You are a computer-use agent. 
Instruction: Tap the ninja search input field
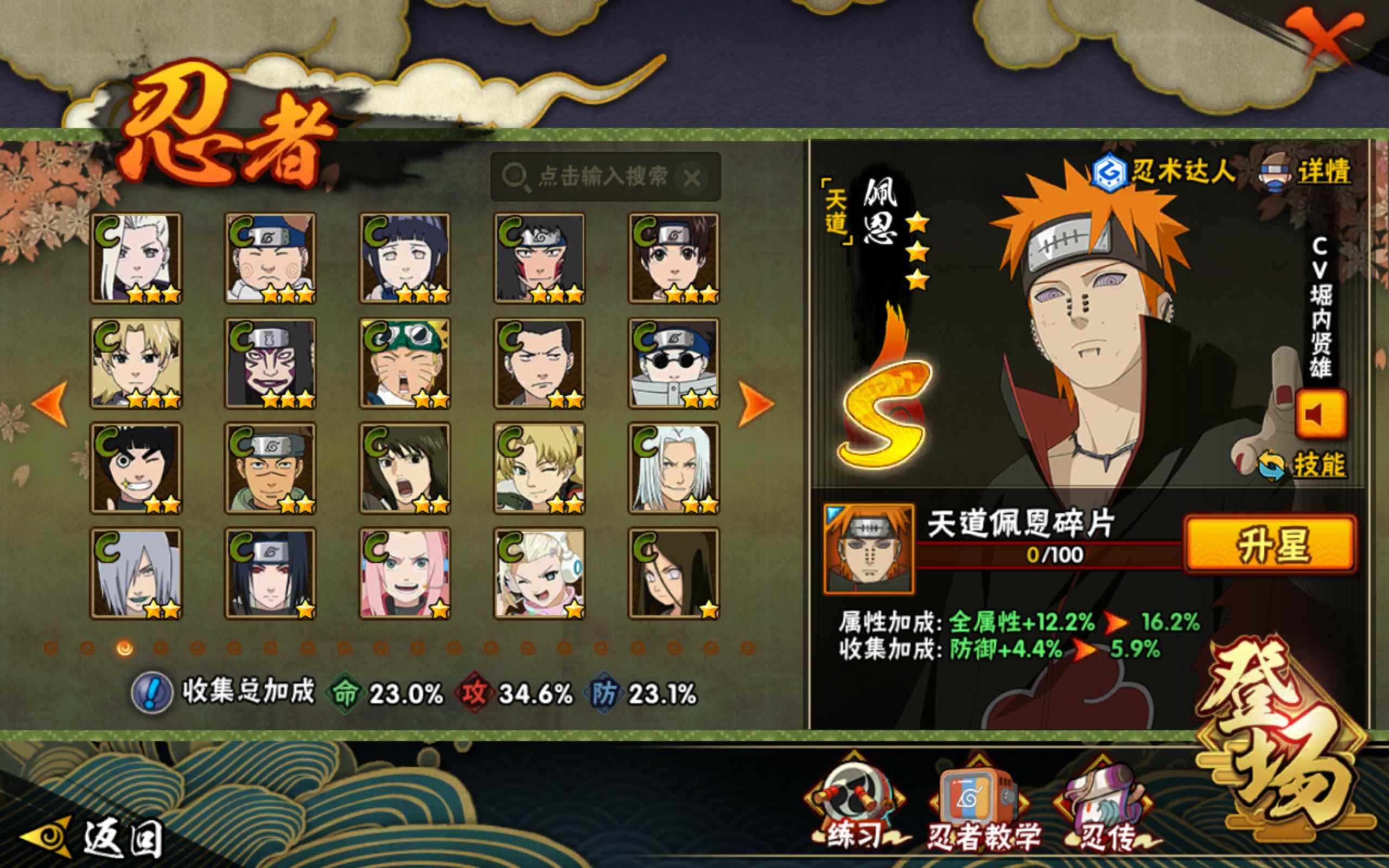(603, 177)
